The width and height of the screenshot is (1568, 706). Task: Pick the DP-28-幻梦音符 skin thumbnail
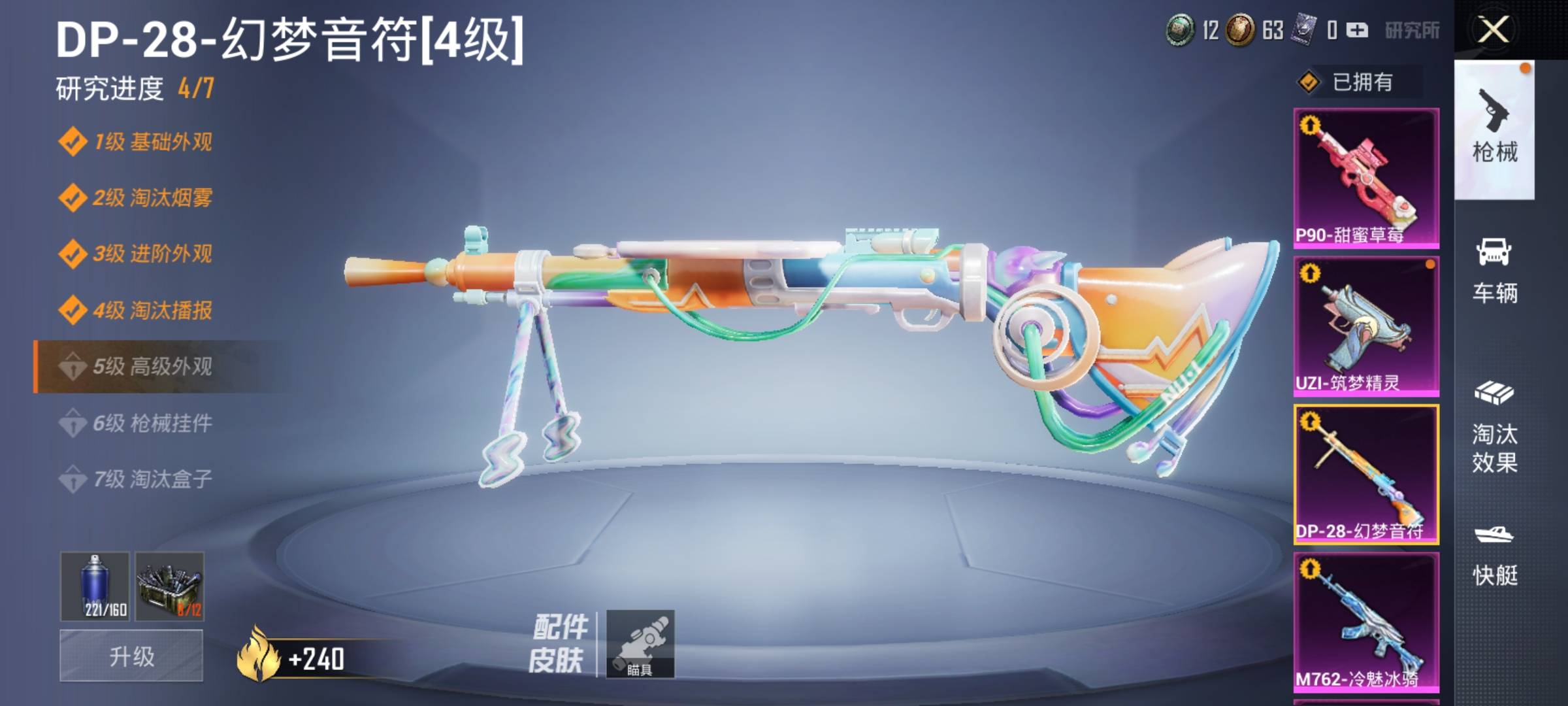[1366, 475]
